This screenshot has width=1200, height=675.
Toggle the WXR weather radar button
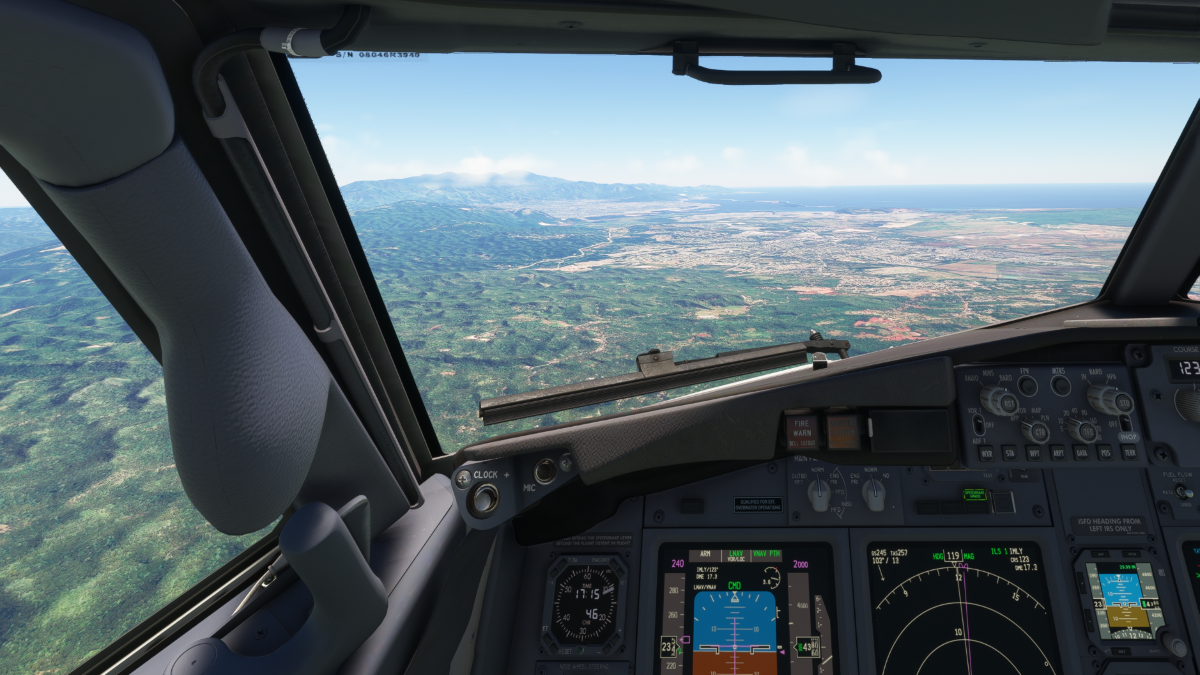tap(987, 453)
